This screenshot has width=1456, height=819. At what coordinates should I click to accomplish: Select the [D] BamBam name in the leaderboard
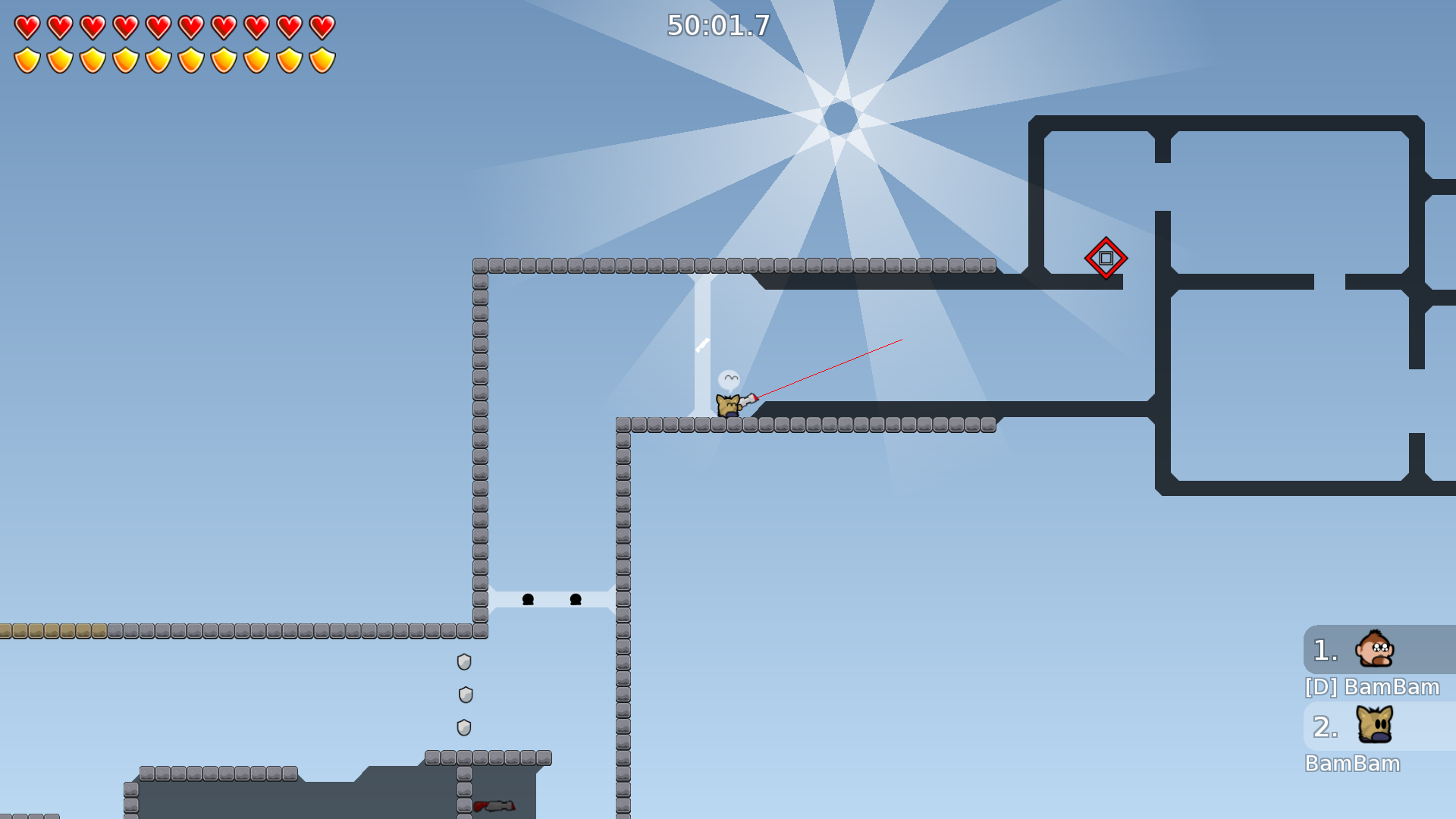(x=1371, y=687)
